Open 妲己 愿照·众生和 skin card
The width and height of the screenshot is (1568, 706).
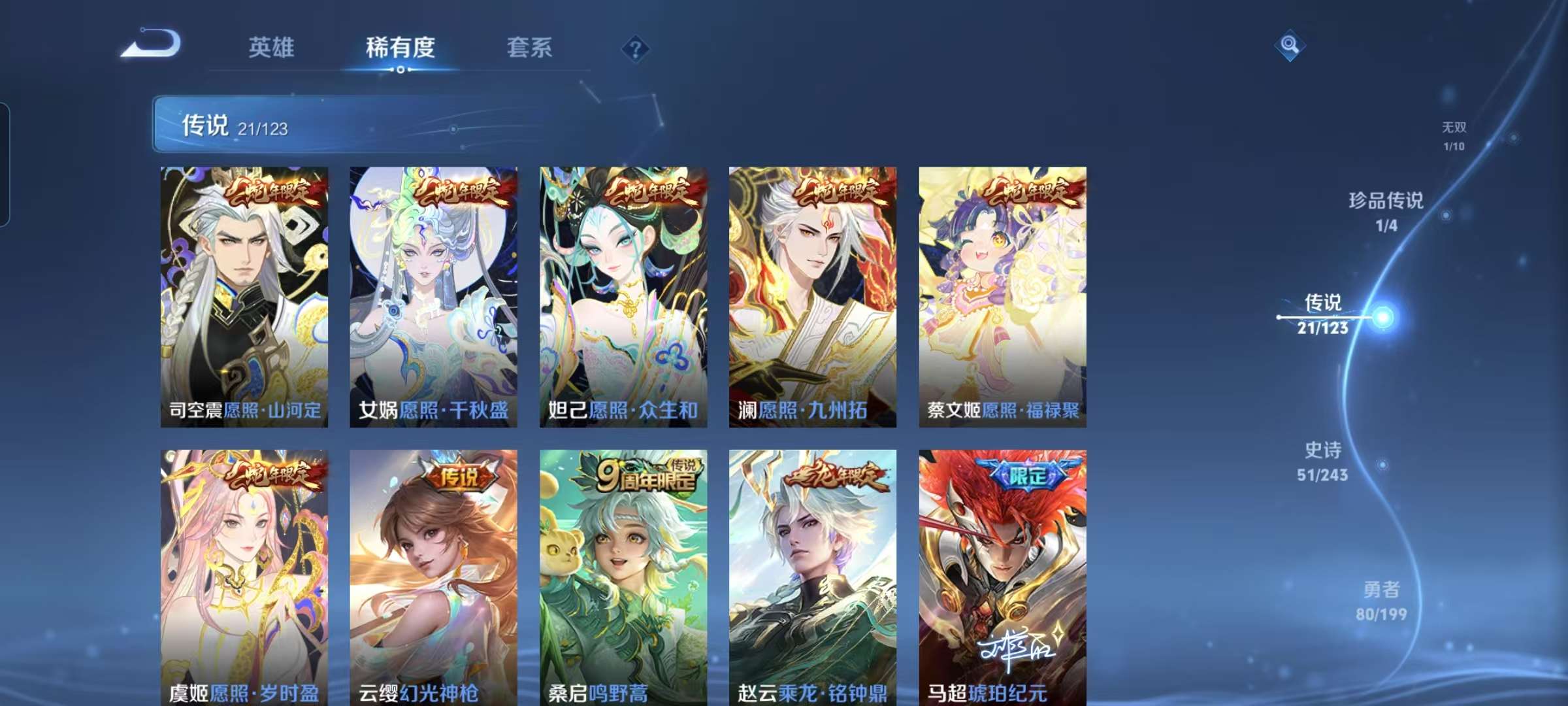pyautogui.click(x=623, y=294)
